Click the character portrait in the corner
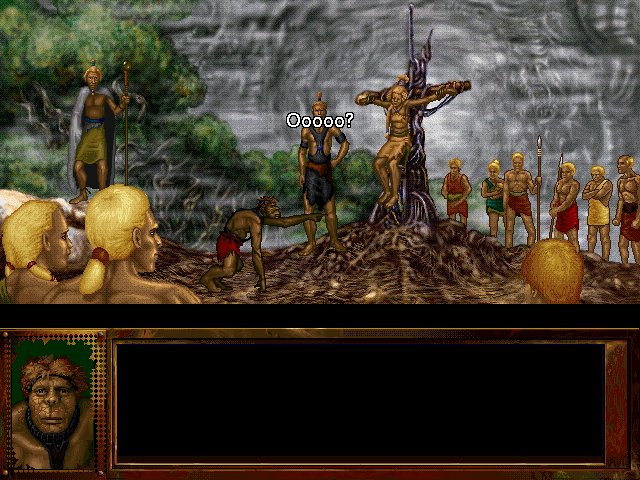 (x=54, y=402)
